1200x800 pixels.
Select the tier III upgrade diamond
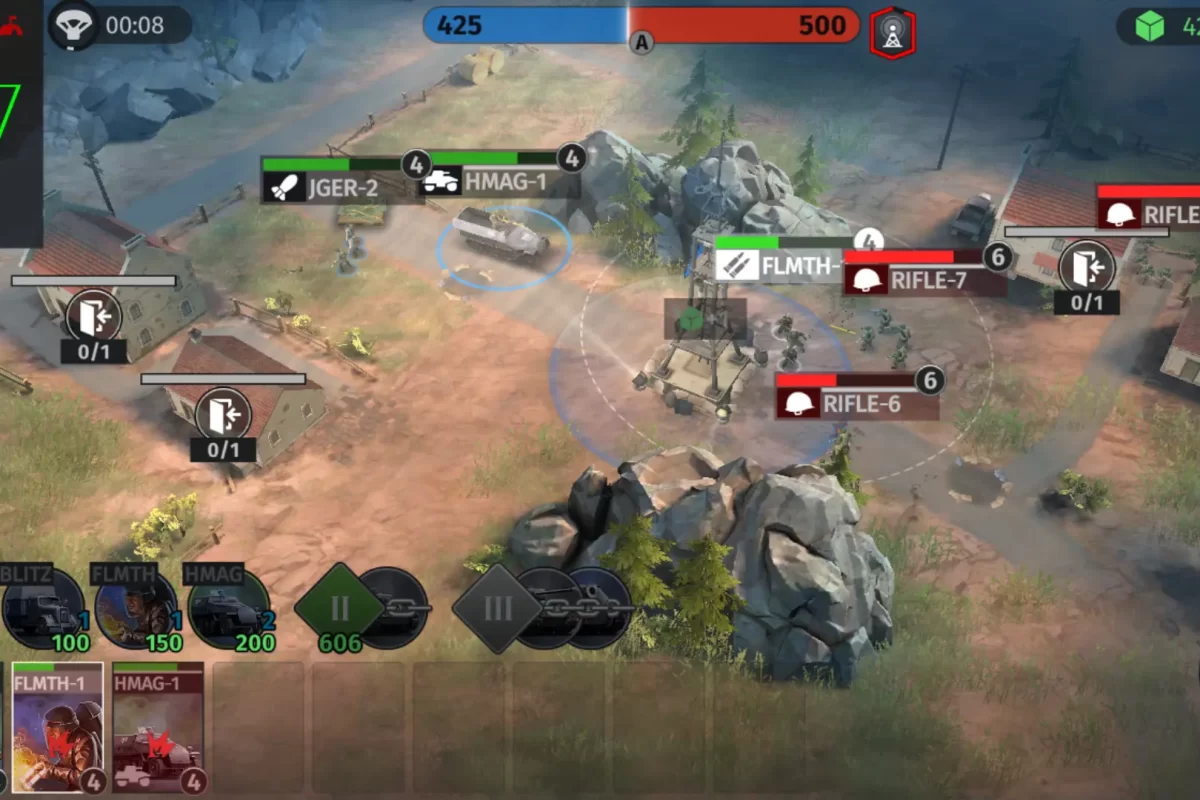(497, 607)
